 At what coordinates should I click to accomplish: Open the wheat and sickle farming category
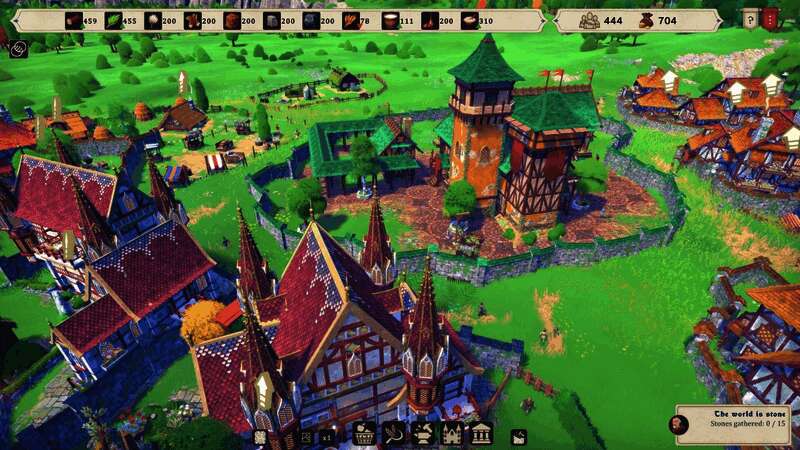[393, 434]
